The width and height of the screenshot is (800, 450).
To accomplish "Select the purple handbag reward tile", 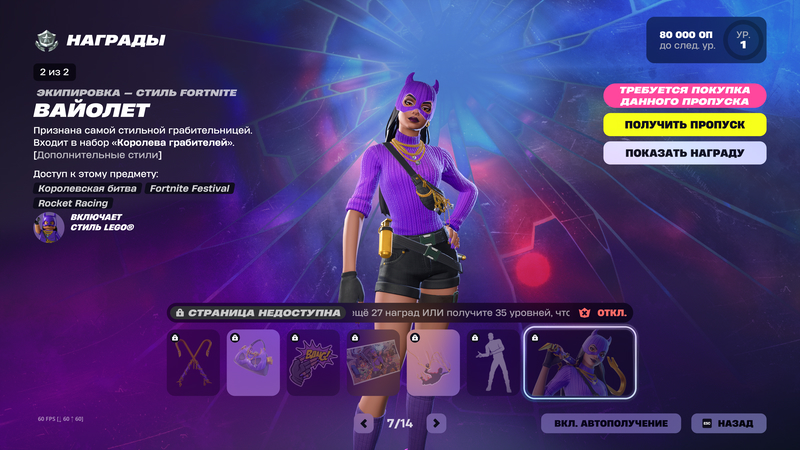I will coord(253,363).
